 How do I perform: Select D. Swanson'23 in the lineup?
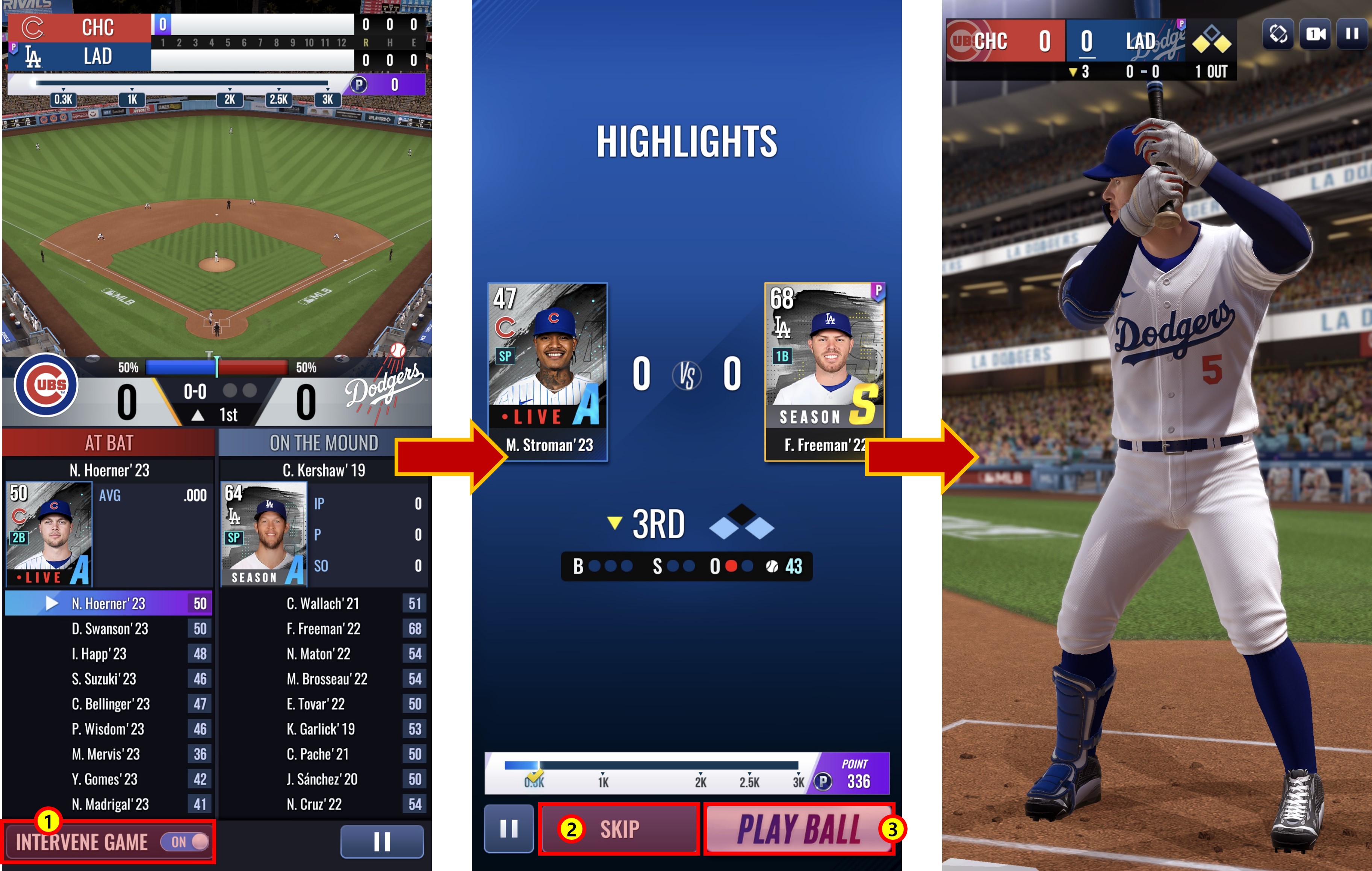click(x=109, y=629)
